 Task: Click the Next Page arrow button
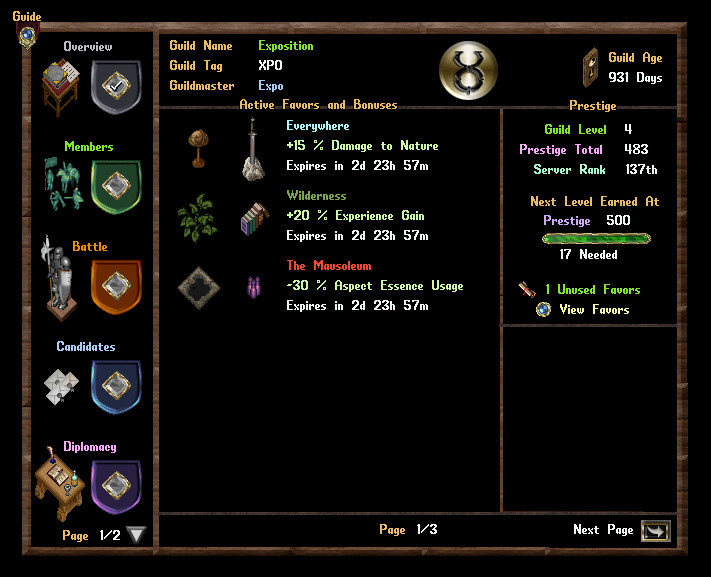[656, 531]
